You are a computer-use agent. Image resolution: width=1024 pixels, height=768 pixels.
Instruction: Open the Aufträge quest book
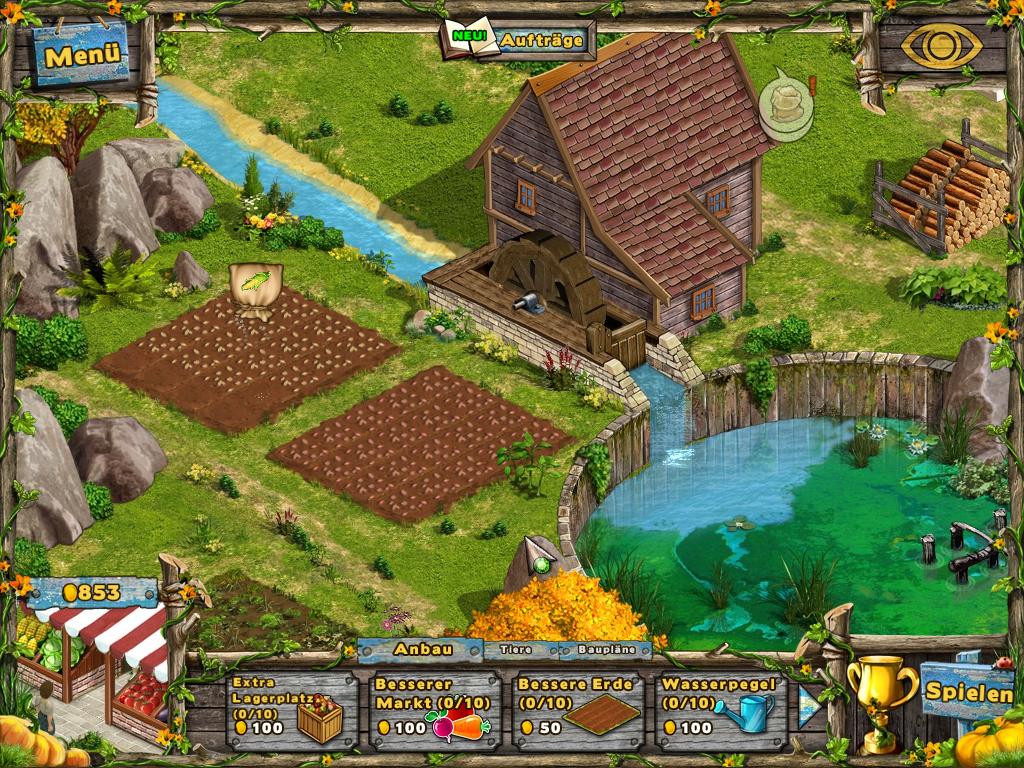pos(518,41)
